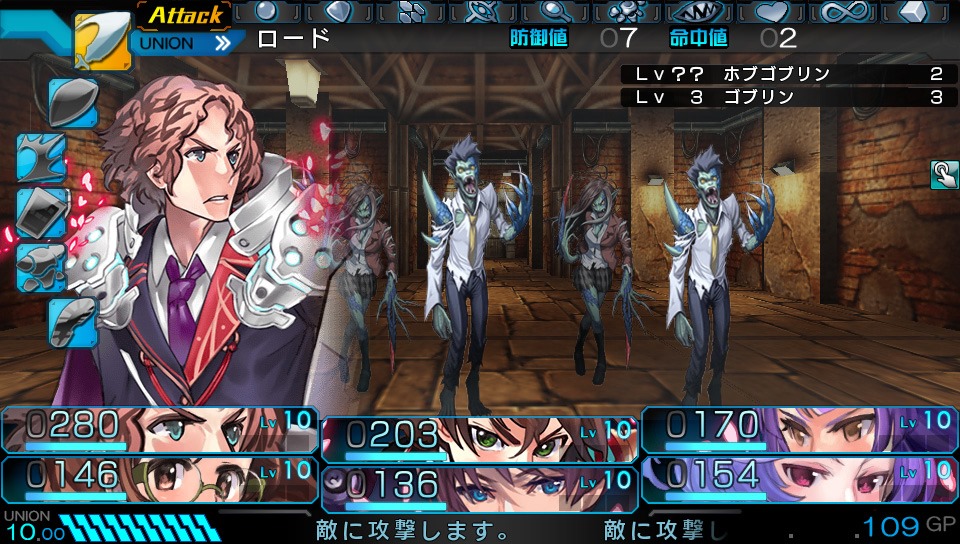Screen dimensions: 960x544
Task: Select the party member with 280 HP
Action: pos(160,429)
